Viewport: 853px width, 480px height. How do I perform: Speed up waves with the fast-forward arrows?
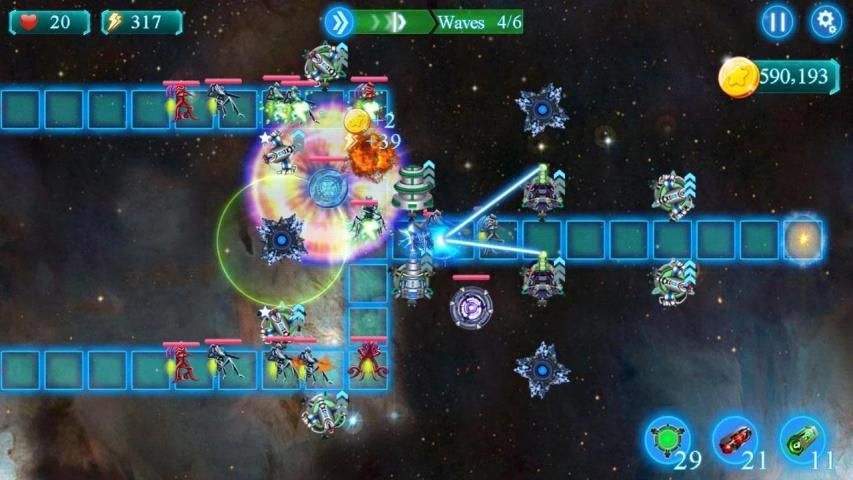point(339,22)
